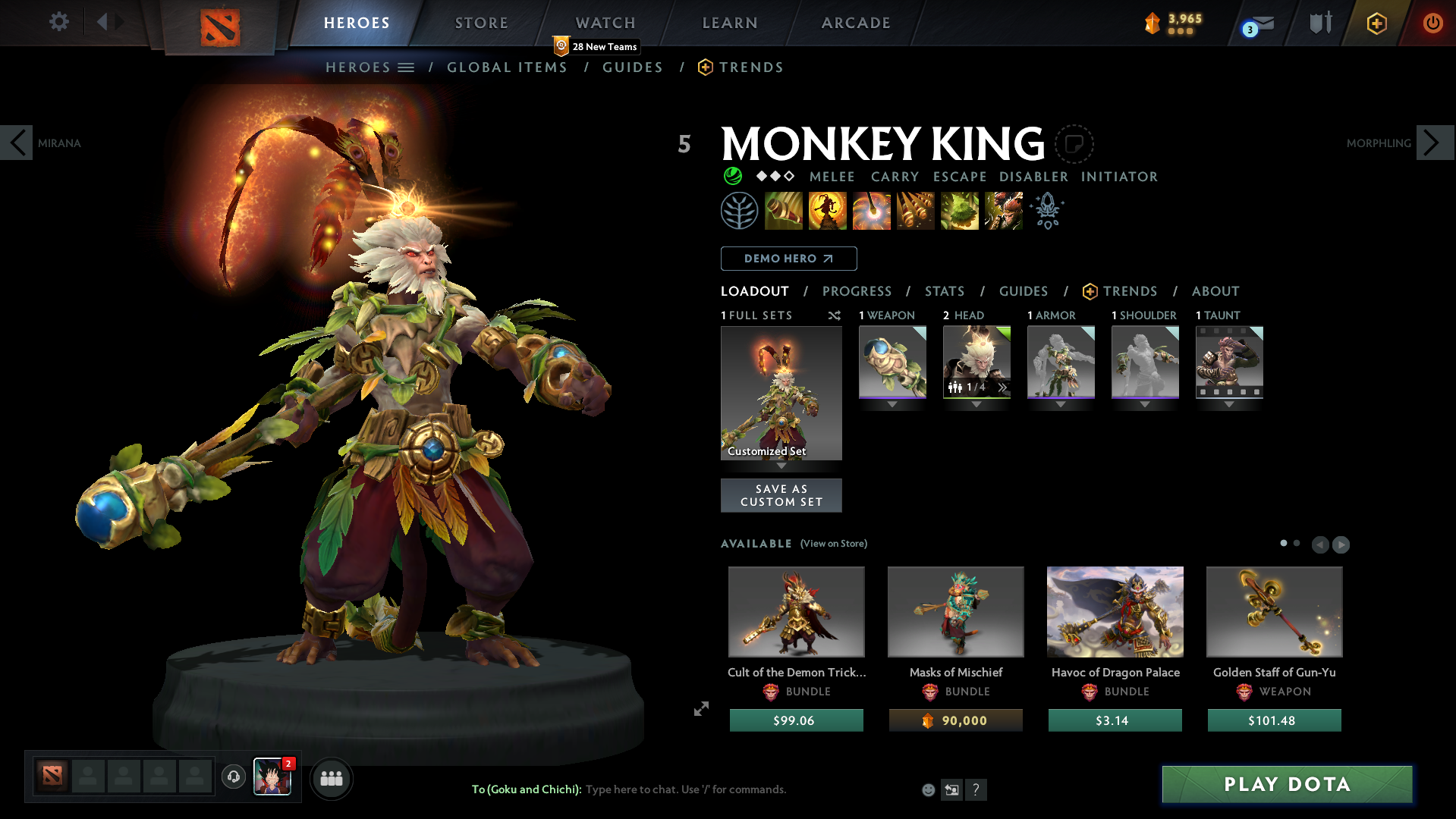This screenshot has width=1456, height=819.
Task: Advance the head style selector chevron
Action: point(1002,387)
